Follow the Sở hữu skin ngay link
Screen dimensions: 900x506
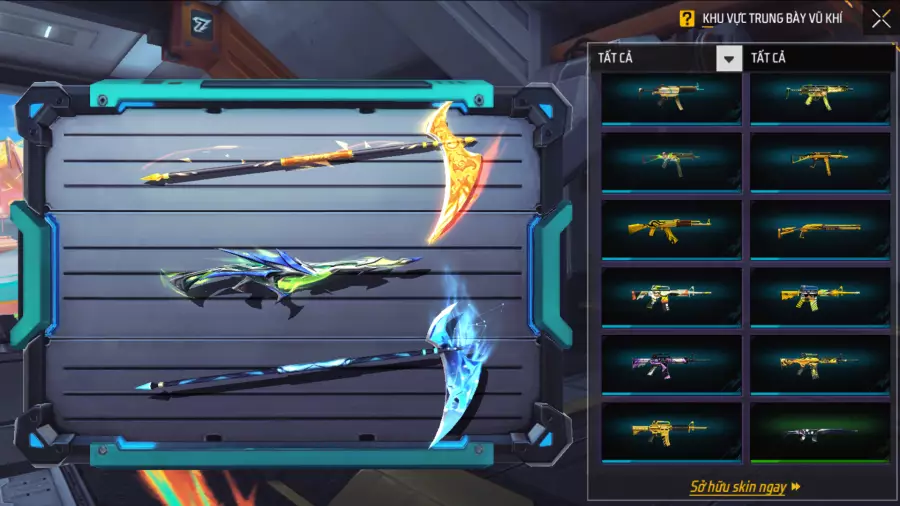click(745, 487)
